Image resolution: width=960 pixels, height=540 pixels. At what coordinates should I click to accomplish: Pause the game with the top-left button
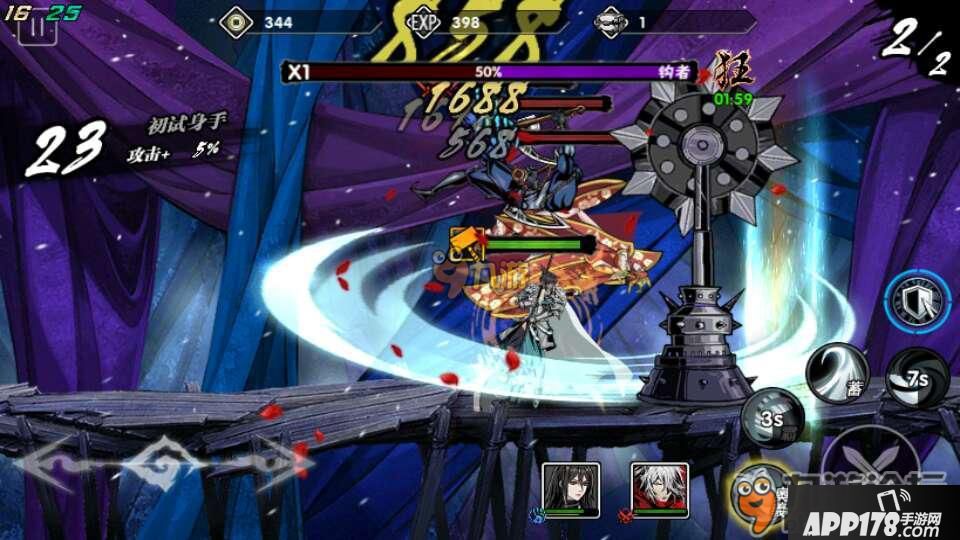37,26
